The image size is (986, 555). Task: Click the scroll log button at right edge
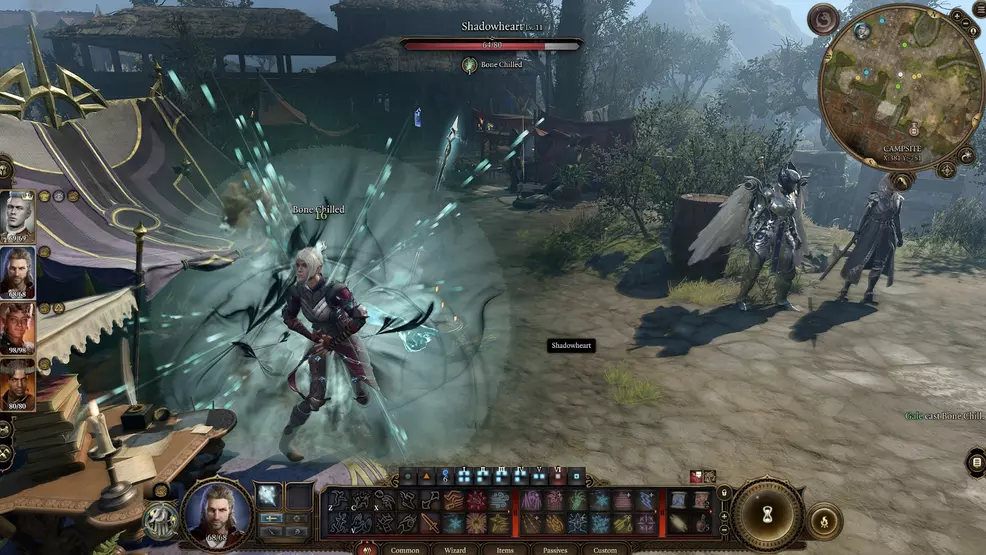(x=977, y=462)
